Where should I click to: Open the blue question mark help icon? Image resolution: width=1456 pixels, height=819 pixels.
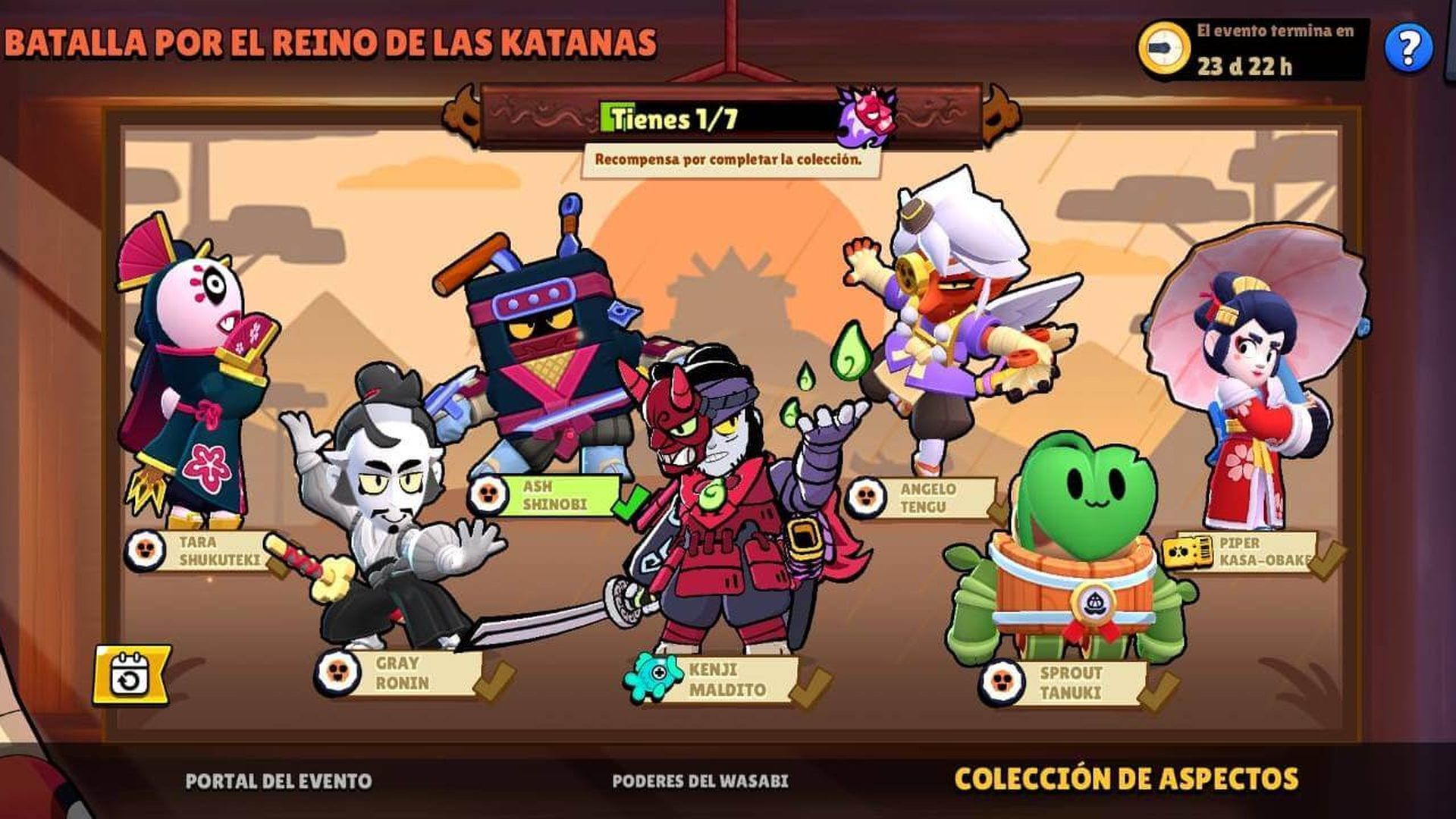point(1410,47)
